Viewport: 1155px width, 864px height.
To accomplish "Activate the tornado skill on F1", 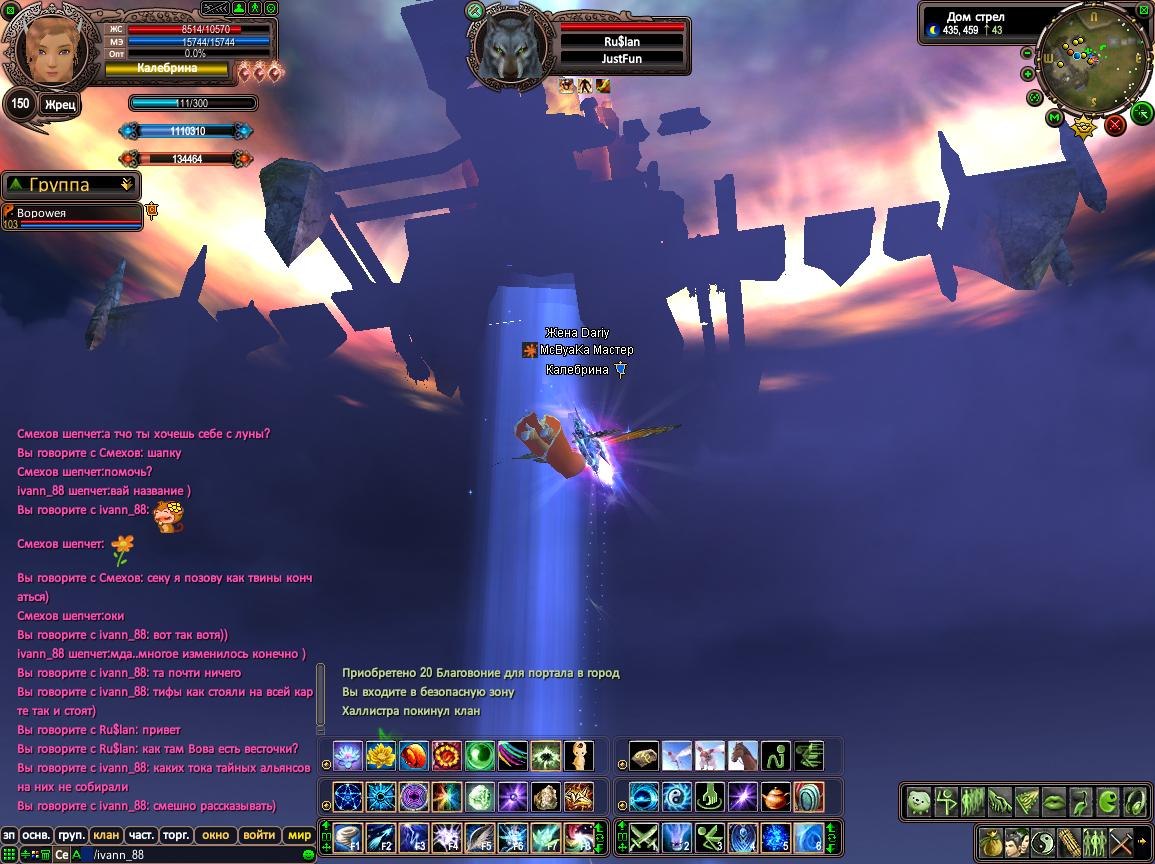I will click(x=347, y=836).
